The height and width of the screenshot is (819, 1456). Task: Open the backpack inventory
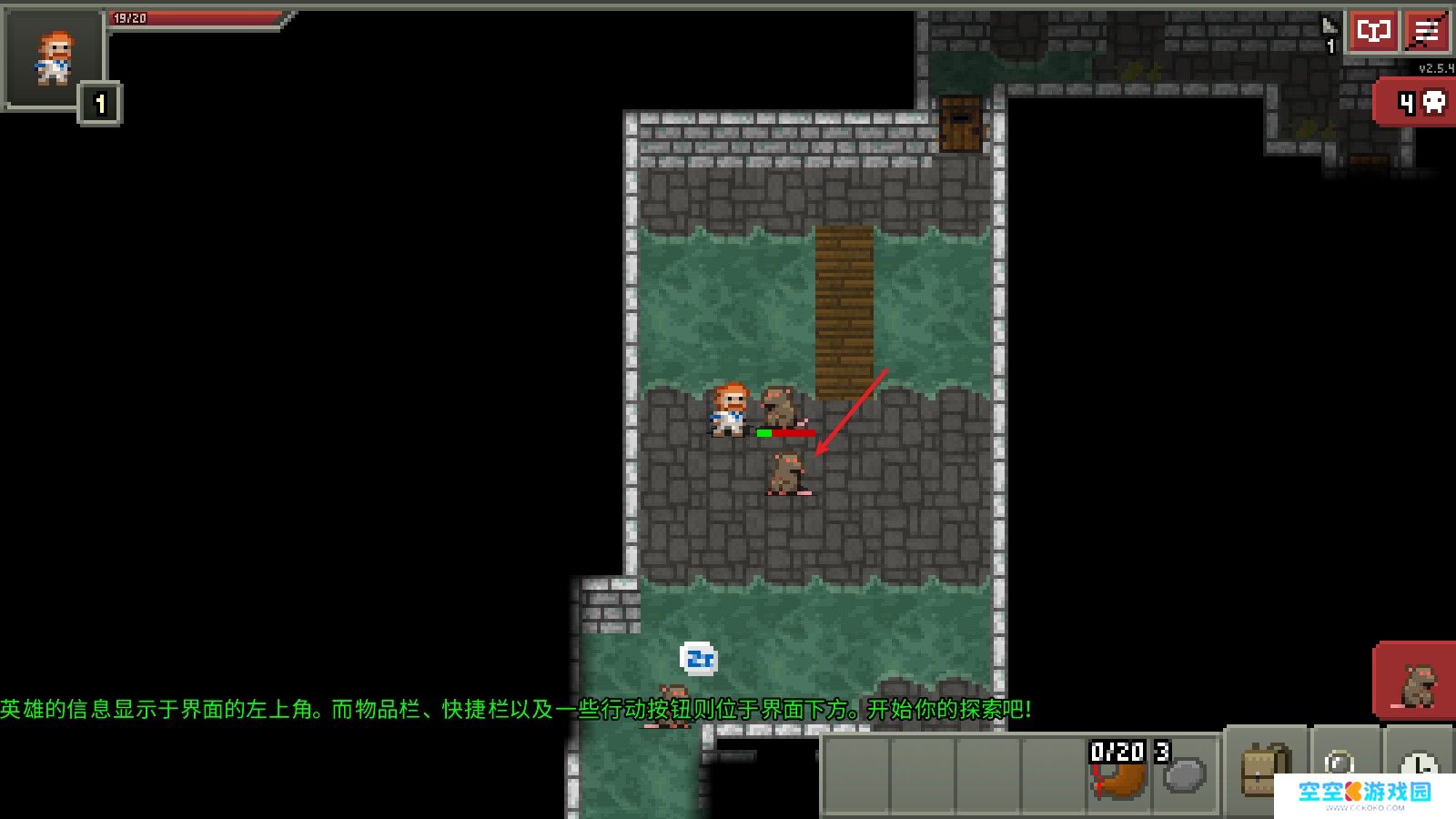tap(1265, 770)
